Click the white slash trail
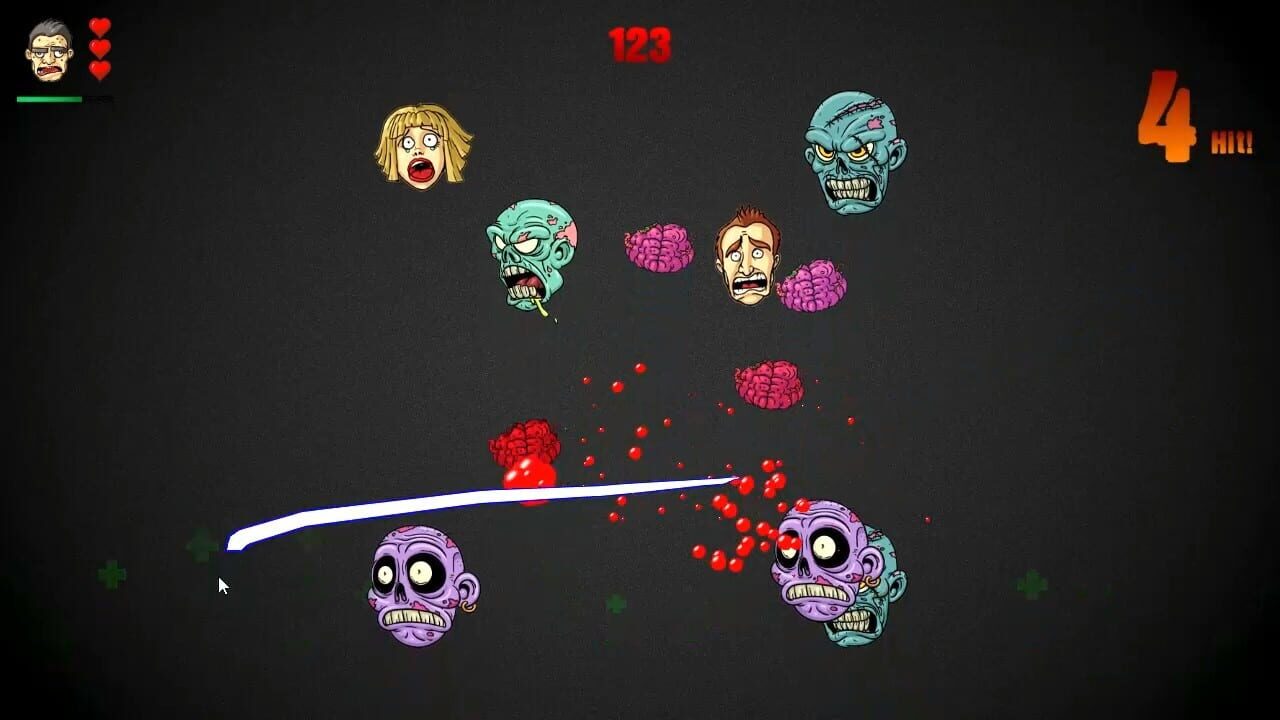This screenshot has width=1280, height=720. (x=480, y=500)
